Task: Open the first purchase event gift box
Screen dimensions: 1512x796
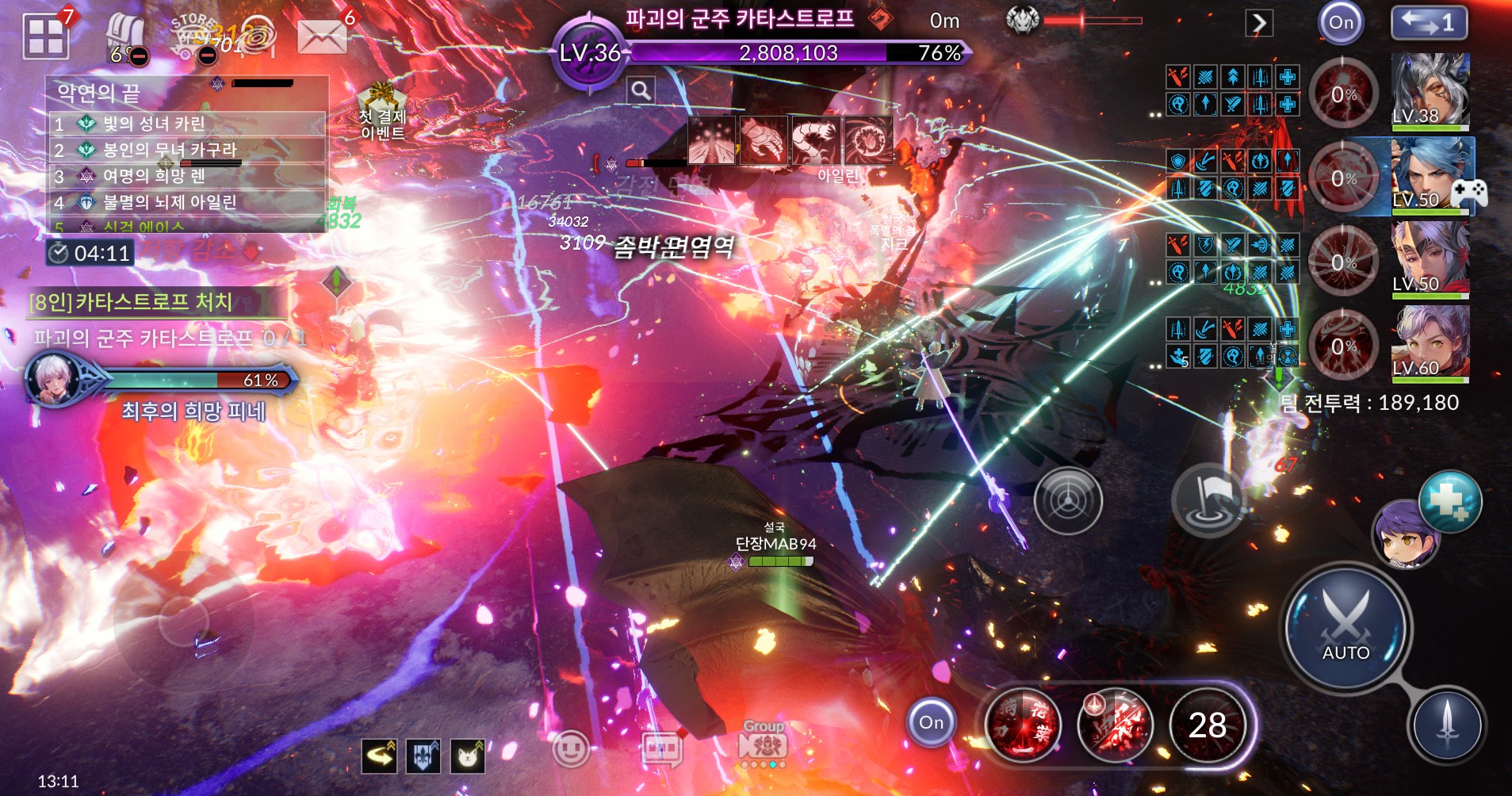Action: coord(381,111)
